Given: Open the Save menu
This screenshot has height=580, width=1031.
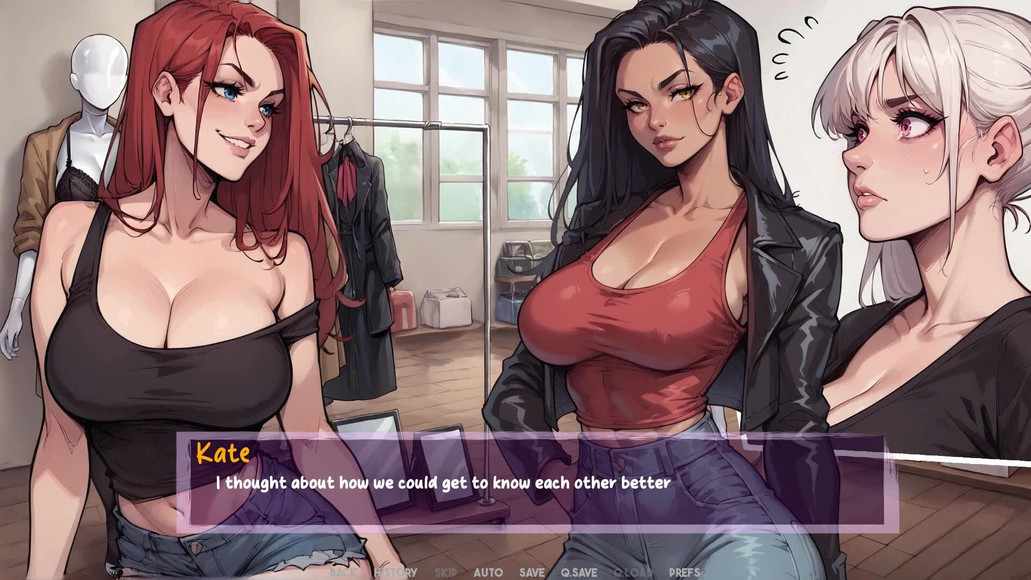Looking at the screenshot, I should click(532, 572).
